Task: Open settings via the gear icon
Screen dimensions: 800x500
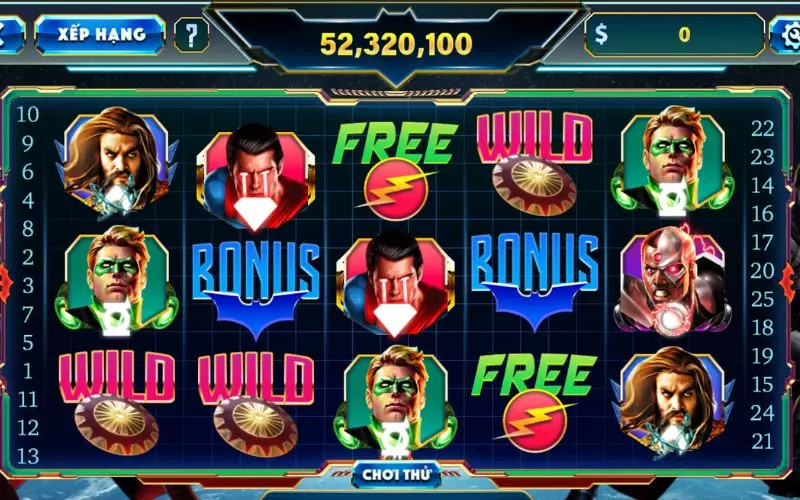Action: coord(787,35)
